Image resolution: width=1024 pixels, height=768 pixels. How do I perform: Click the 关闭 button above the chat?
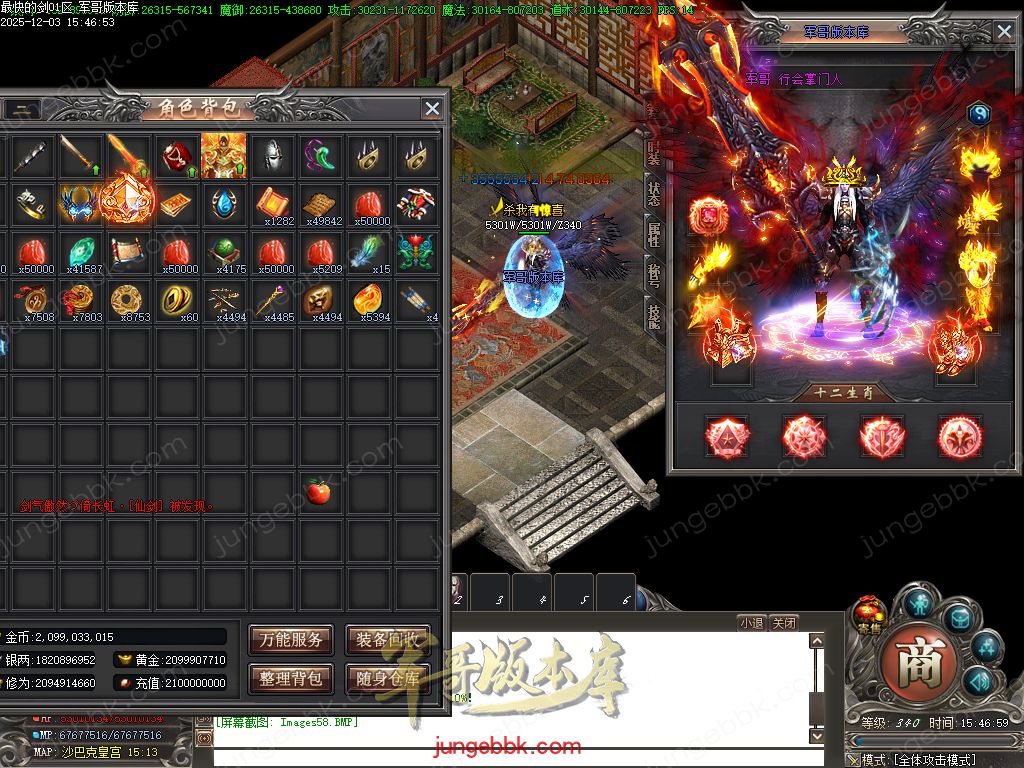[x=784, y=623]
